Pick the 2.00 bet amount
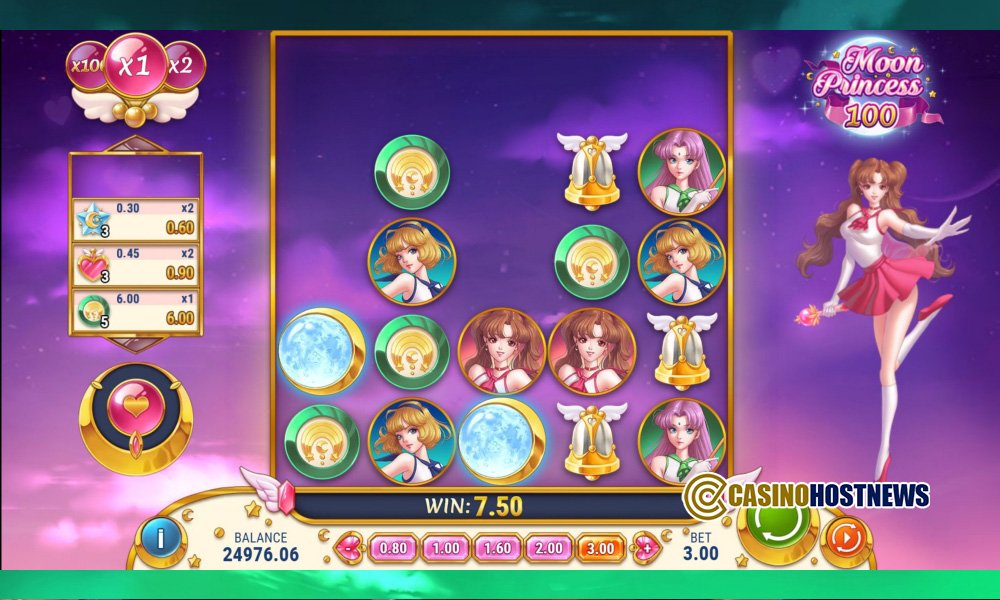This screenshot has height=600, width=1000. coord(548,548)
